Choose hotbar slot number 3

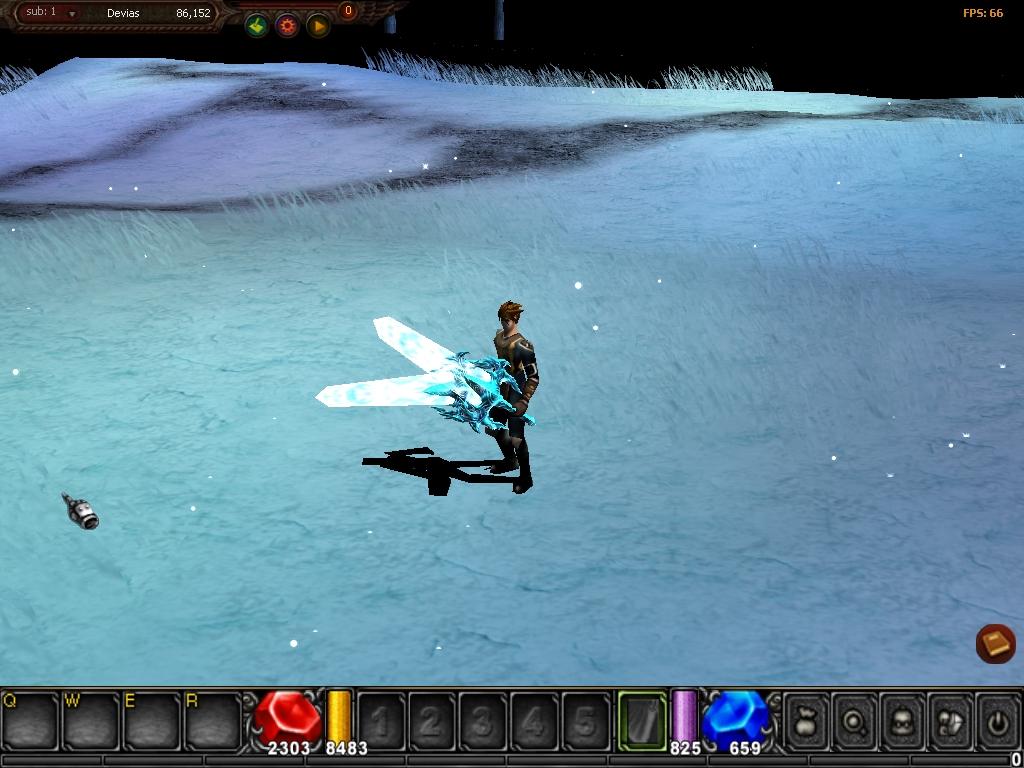pyautogui.click(x=483, y=720)
